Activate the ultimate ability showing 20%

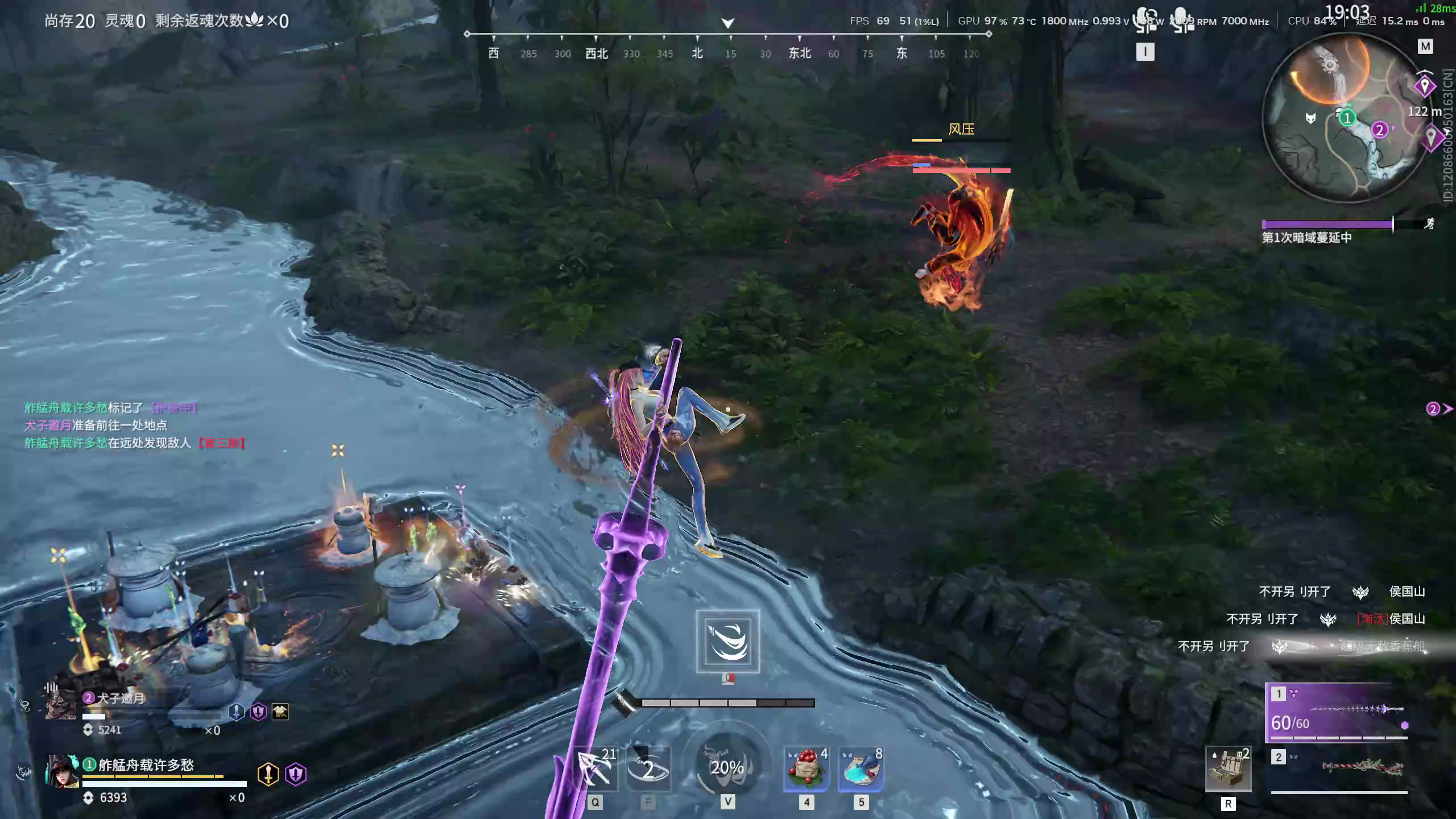point(727,767)
